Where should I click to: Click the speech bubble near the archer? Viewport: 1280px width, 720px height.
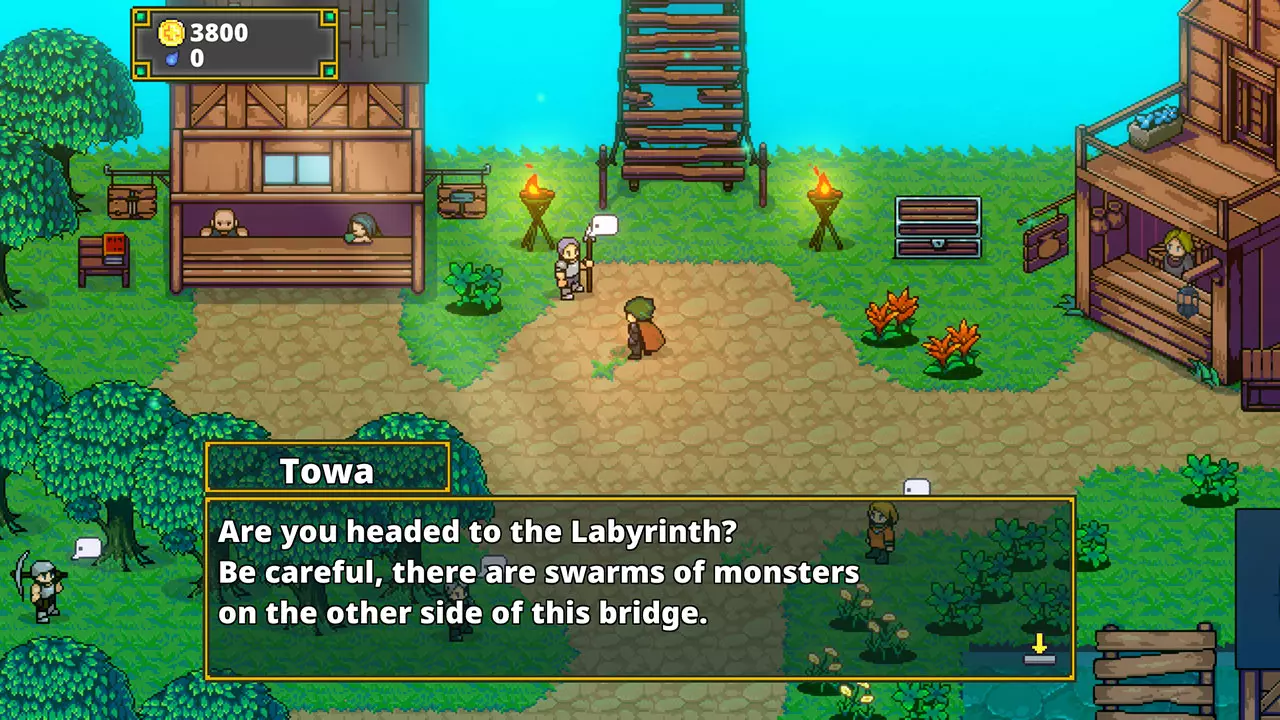[85, 546]
